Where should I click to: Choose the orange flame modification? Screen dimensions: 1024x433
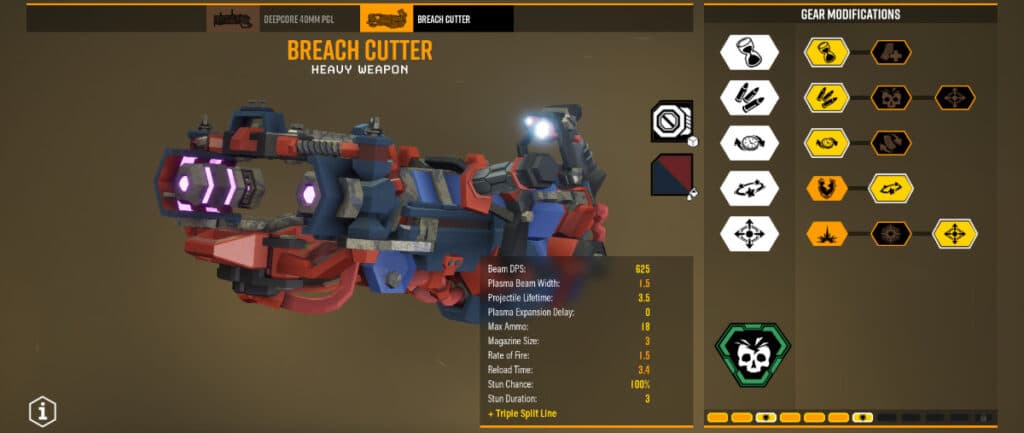point(827,188)
